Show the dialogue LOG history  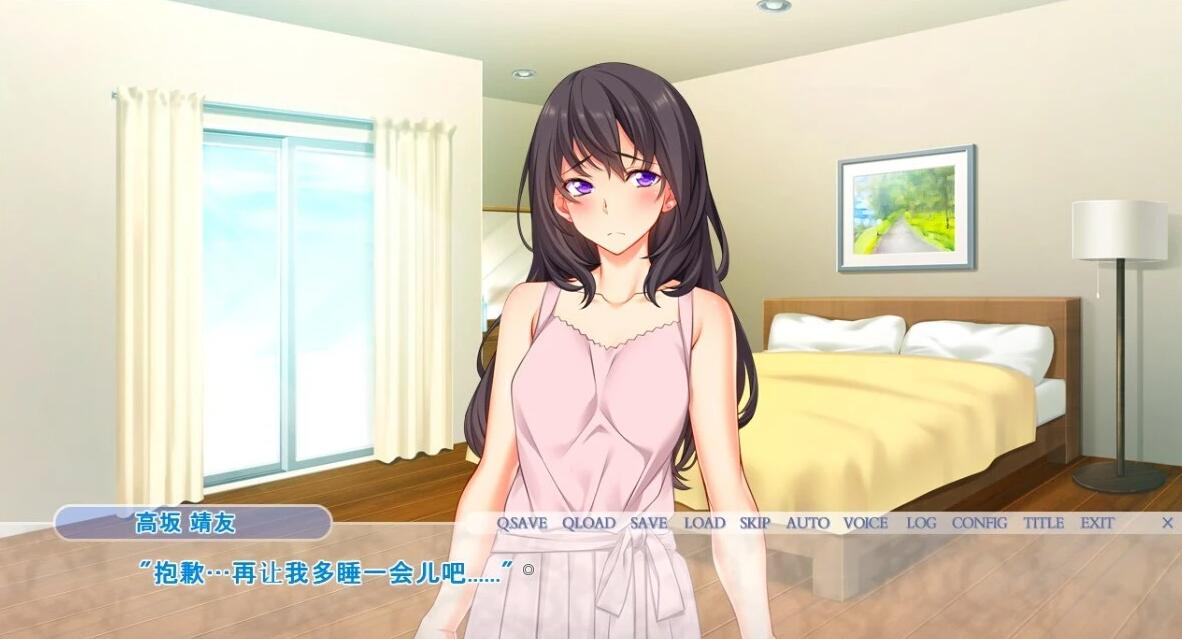click(x=921, y=523)
